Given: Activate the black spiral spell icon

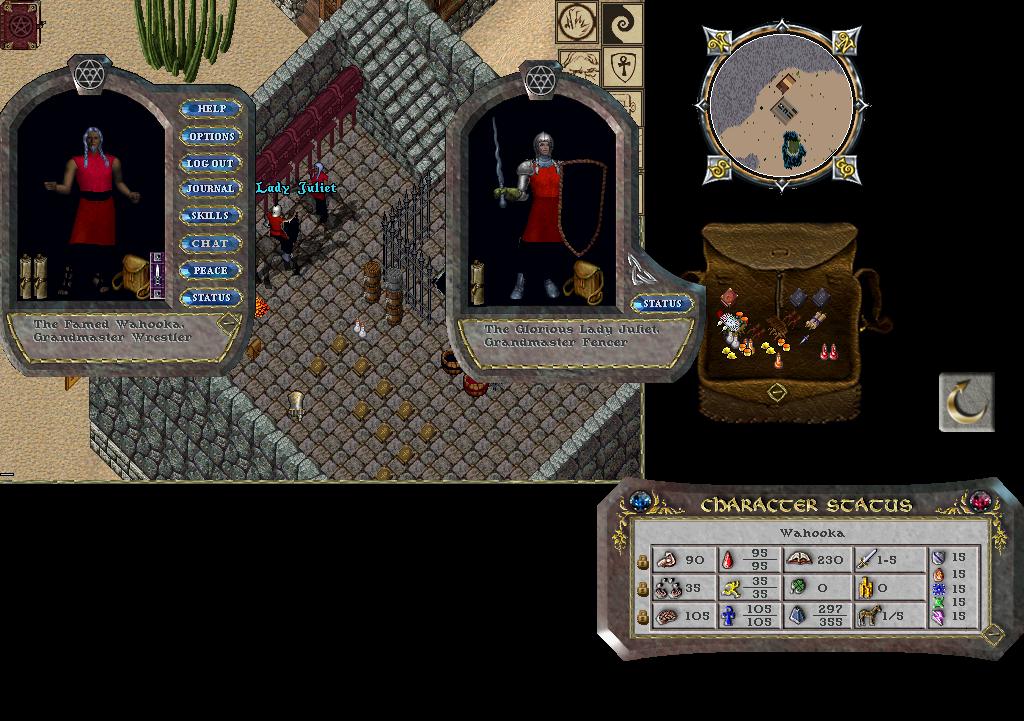Looking at the screenshot, I should click(x=620, y=22).
